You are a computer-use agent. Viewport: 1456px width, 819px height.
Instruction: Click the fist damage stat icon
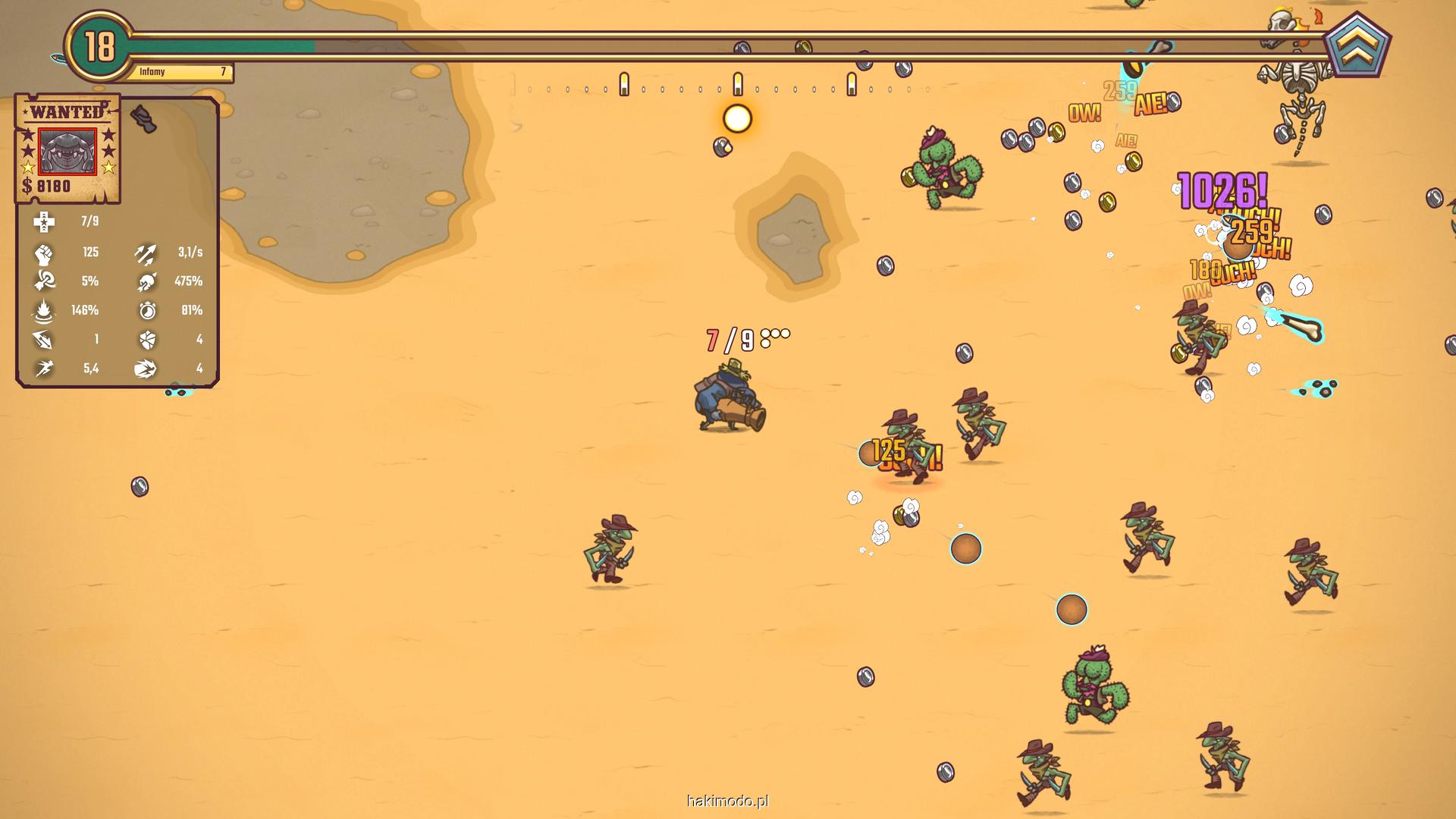tap(44, 253)
